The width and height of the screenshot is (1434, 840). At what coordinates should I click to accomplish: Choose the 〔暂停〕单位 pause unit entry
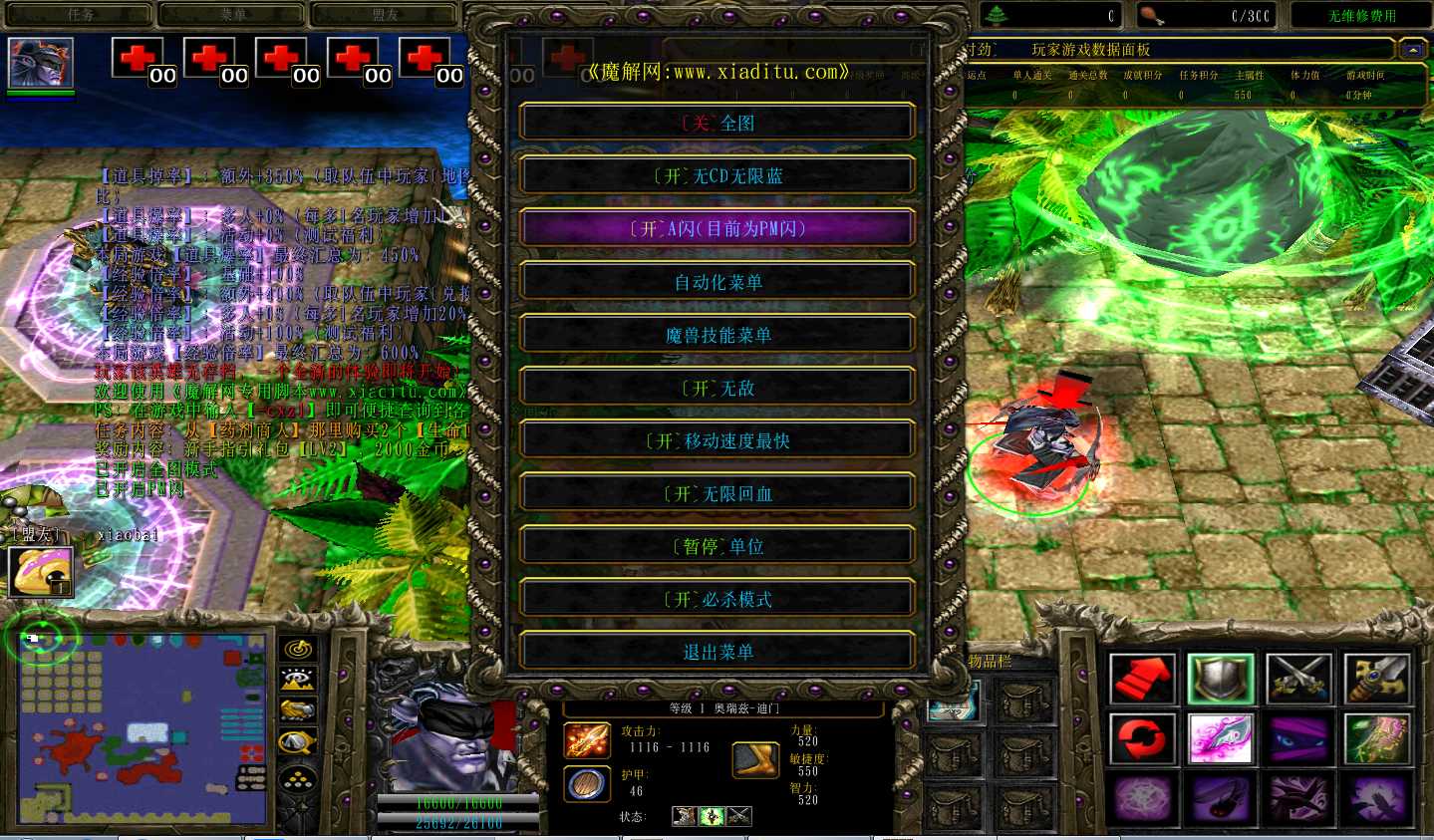point(717,546)
